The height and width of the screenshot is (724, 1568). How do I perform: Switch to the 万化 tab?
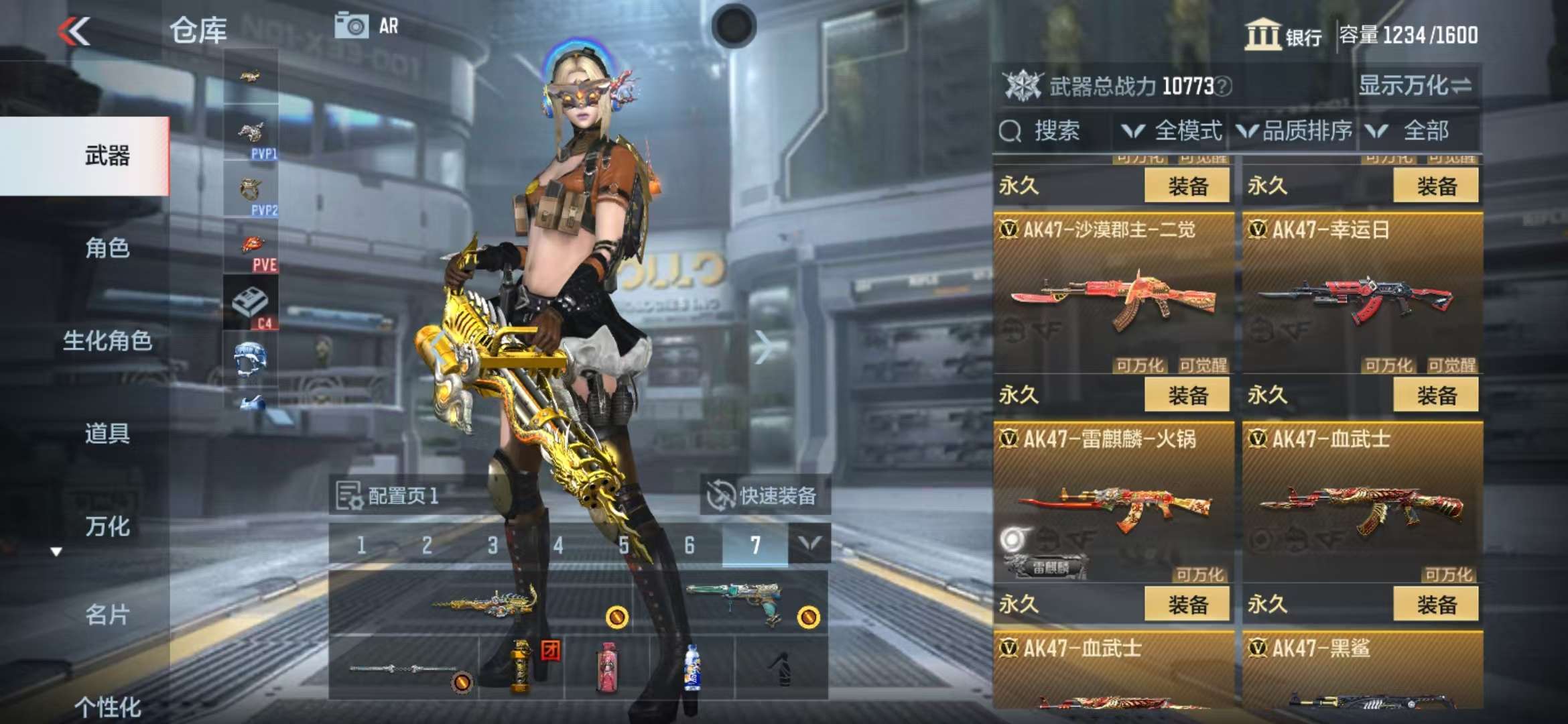coord(107,526)
